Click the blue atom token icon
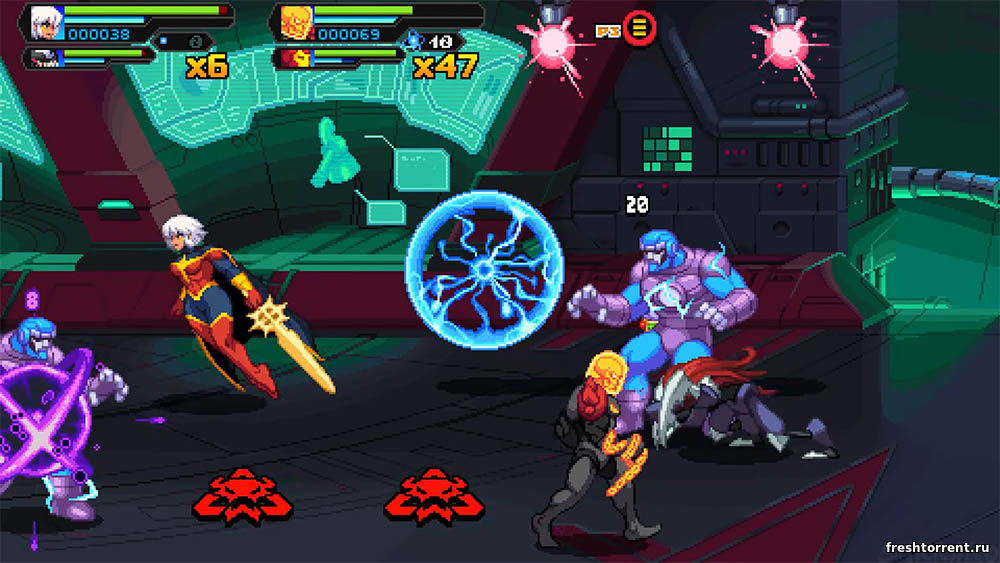 [414, 41]
